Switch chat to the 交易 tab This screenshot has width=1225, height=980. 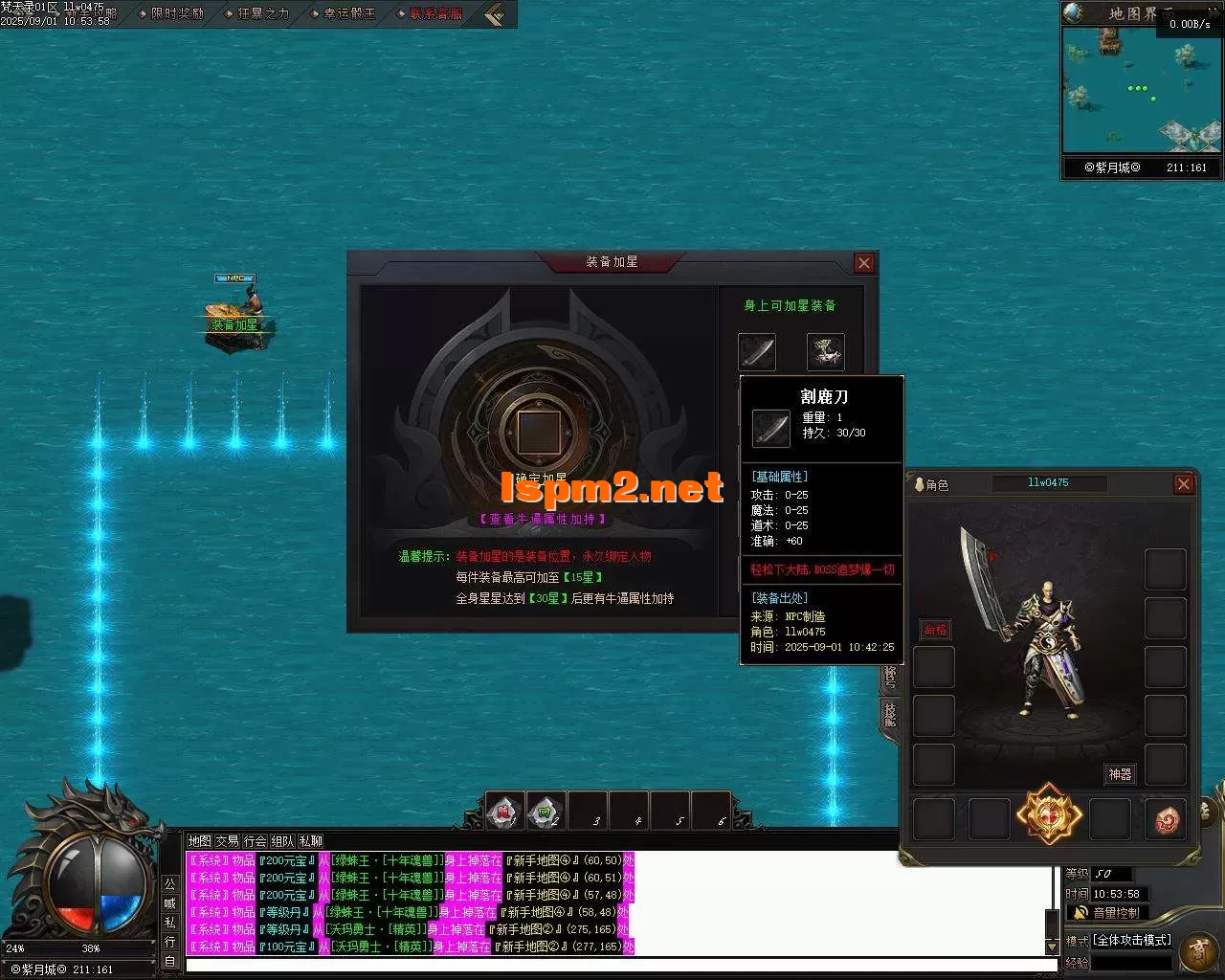click(227, 841)
